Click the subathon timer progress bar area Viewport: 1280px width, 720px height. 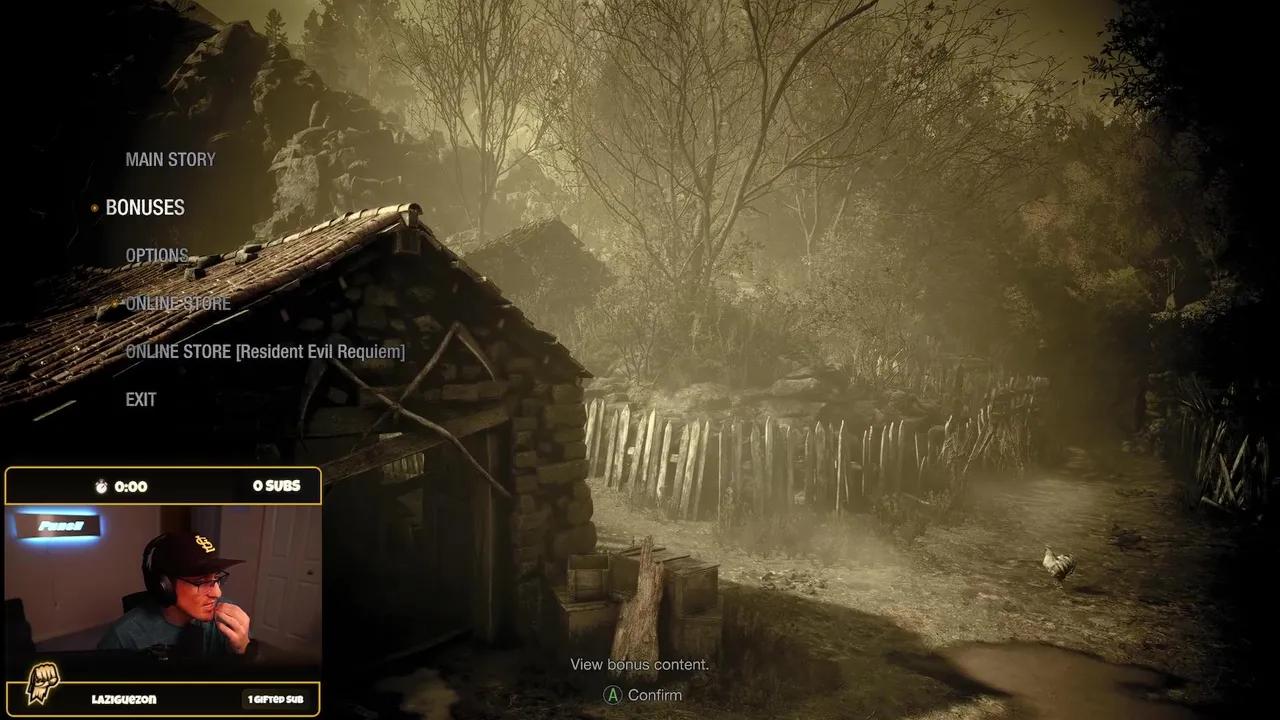click(x=163, y=486)
